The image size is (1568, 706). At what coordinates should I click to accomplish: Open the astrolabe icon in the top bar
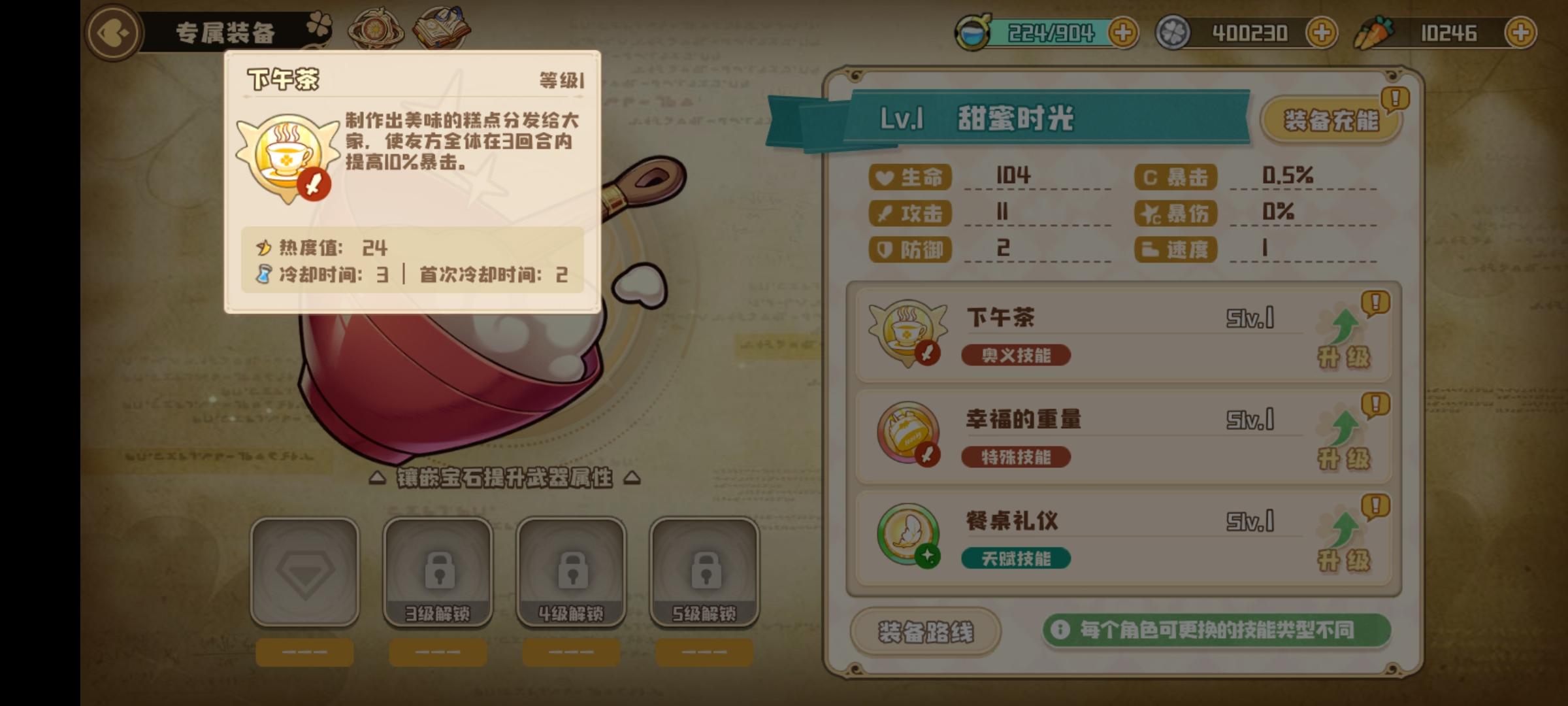pyautogui.click(x=376, y=27)
